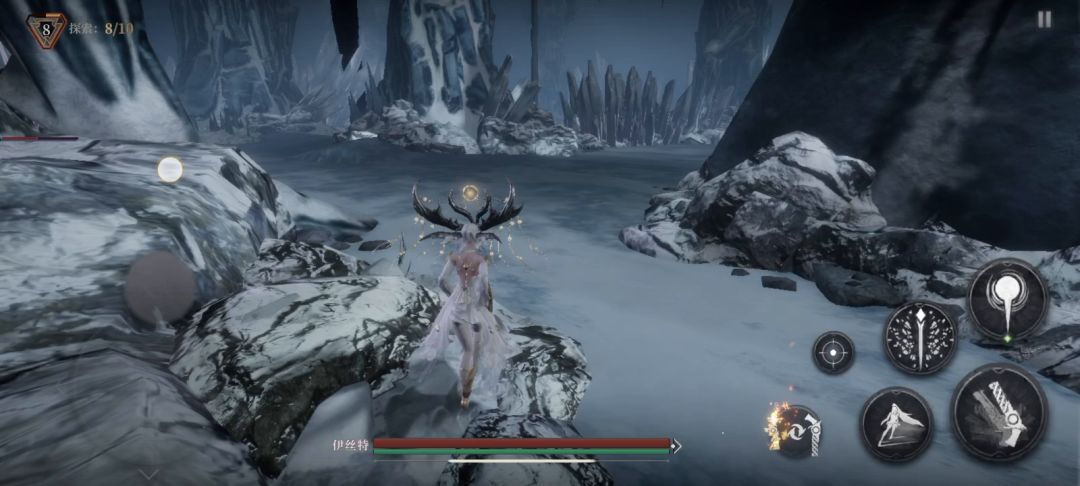
Task: Trigger the dashing character dodge button
Action: [x=897, y=424]
